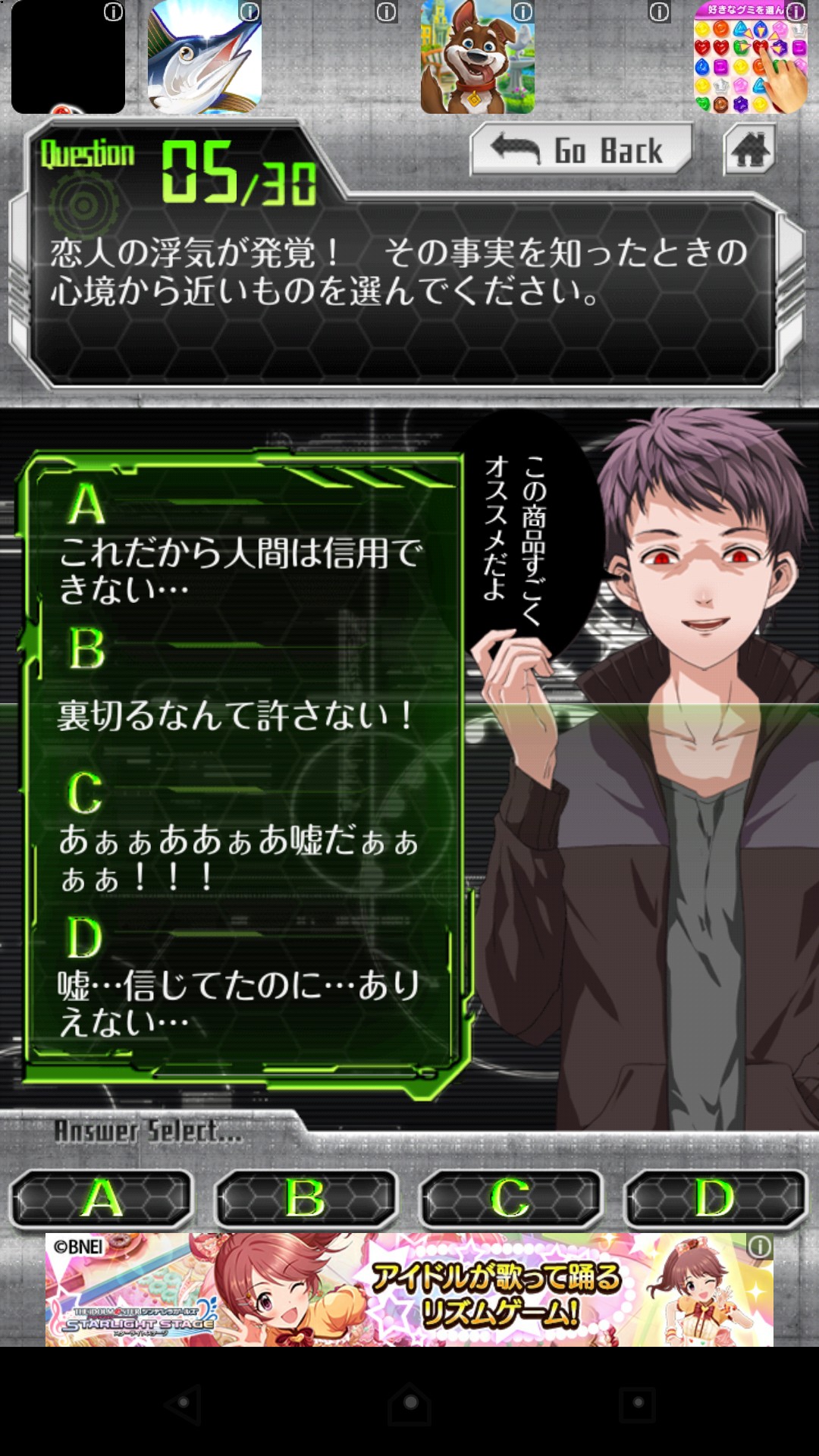Open the Android recent apps button
The height and width of the screenshot is (1456, 819).
[x=637, y=1404]
